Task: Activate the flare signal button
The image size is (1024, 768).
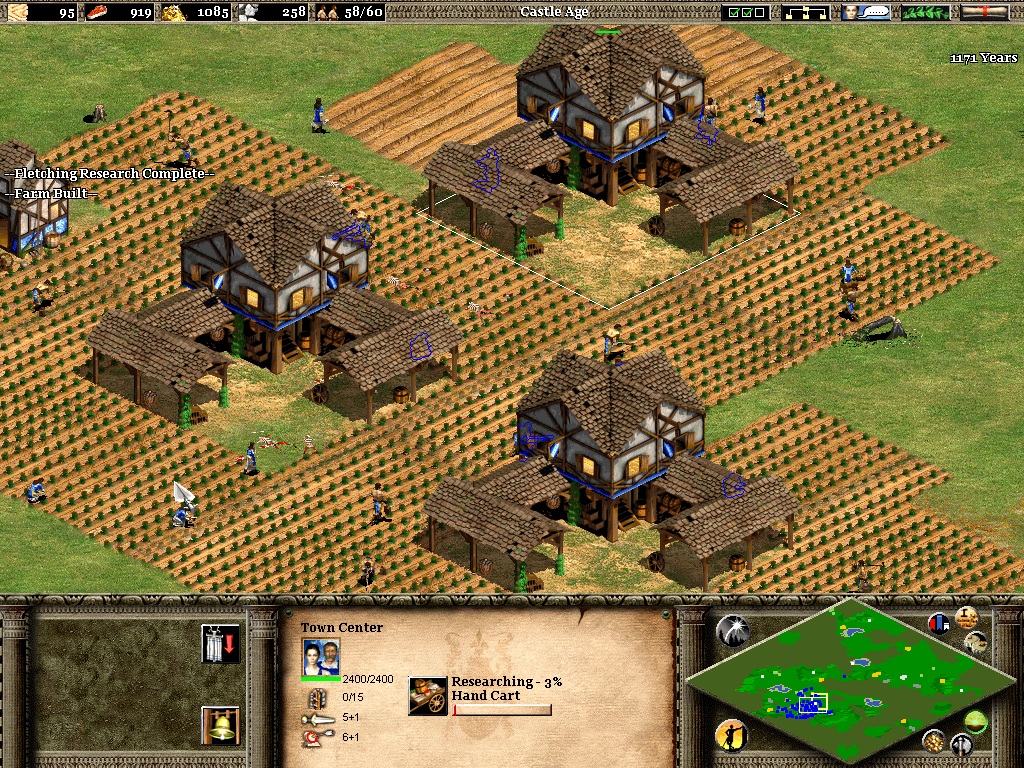Action: coord(732,629)
